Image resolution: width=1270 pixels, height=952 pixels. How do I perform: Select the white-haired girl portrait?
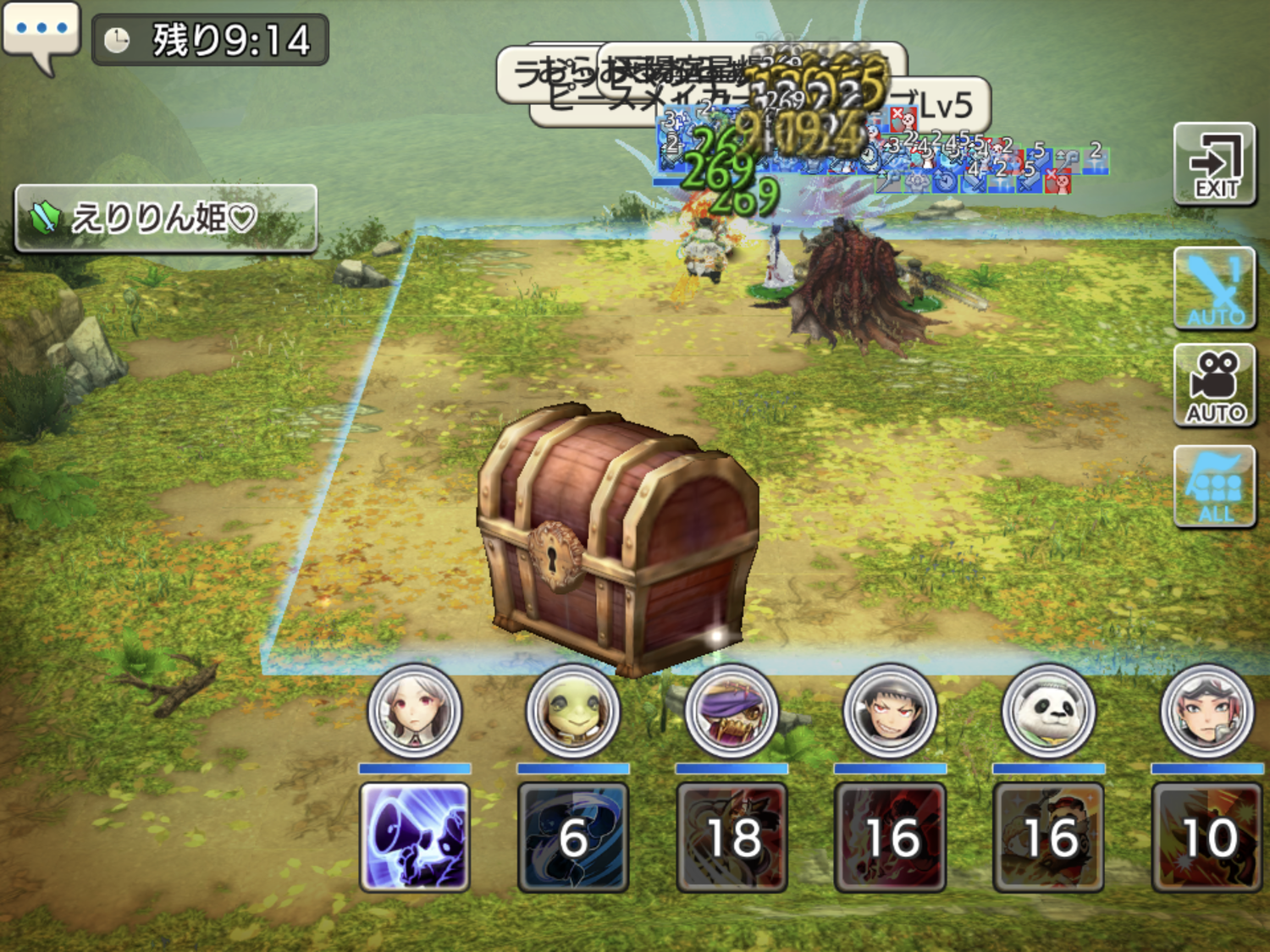415,712
